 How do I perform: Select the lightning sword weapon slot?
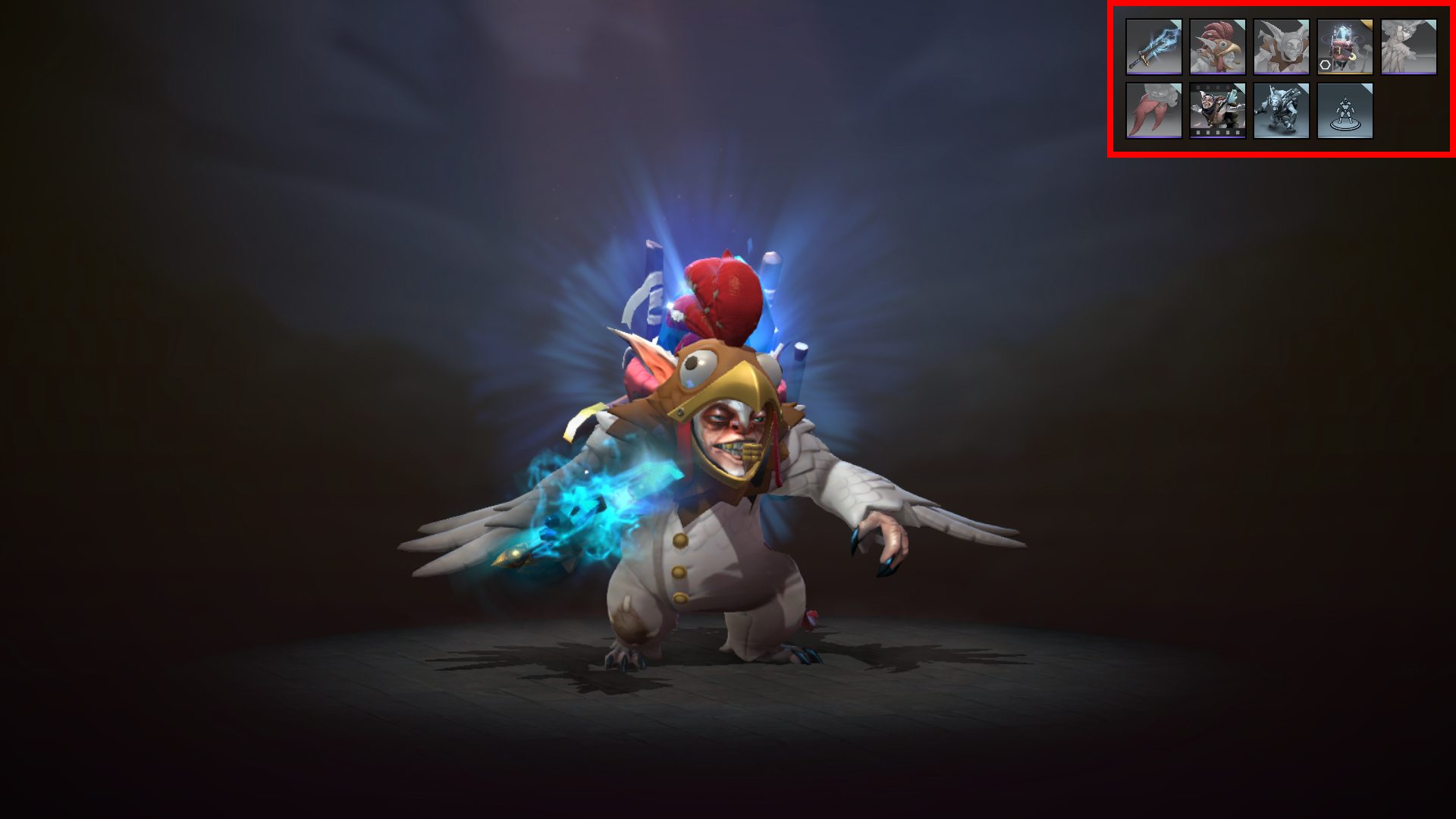[1154, 46]
